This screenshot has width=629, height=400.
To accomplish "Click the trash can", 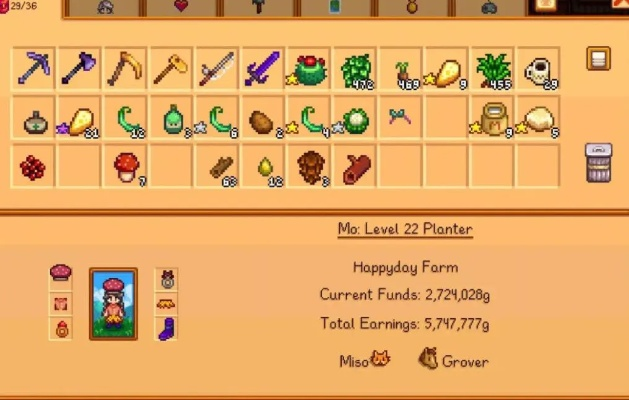I will coord(598,163).
